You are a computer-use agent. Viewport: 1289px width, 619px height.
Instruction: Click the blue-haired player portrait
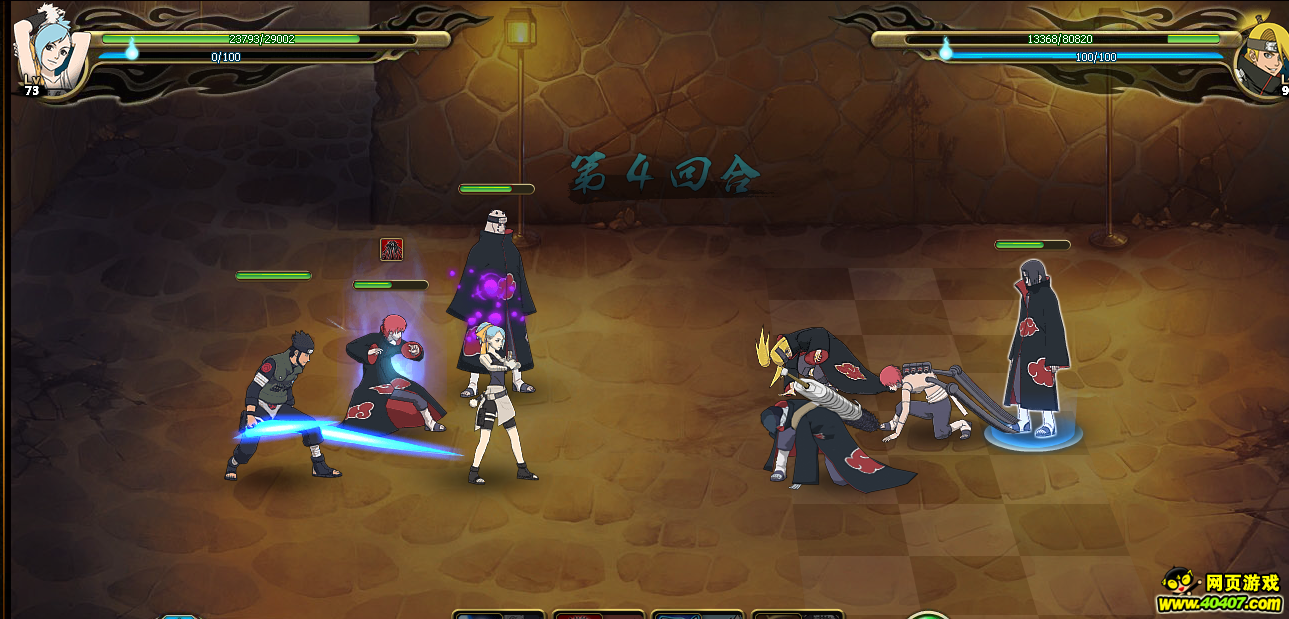point(50,48)
